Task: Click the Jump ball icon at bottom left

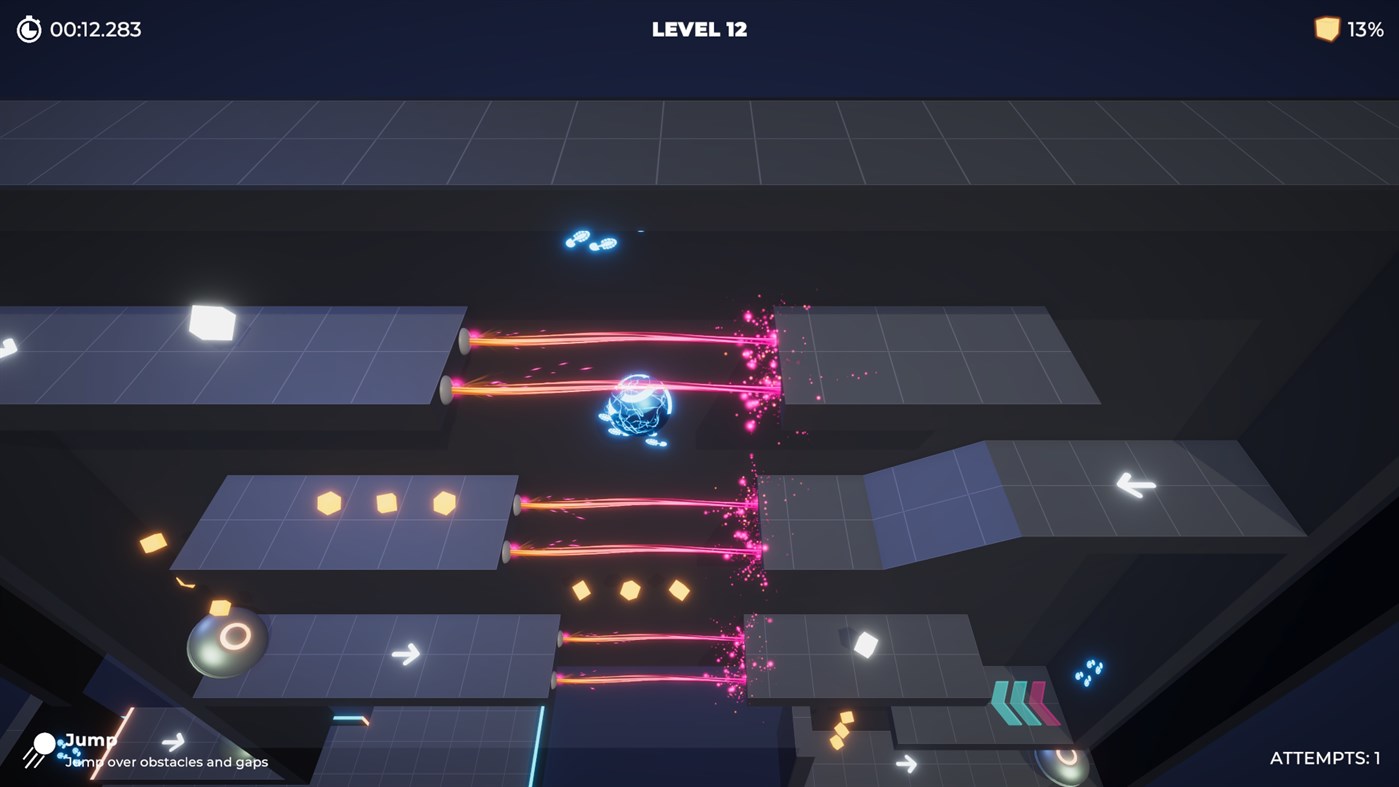Action: (42, 744)
